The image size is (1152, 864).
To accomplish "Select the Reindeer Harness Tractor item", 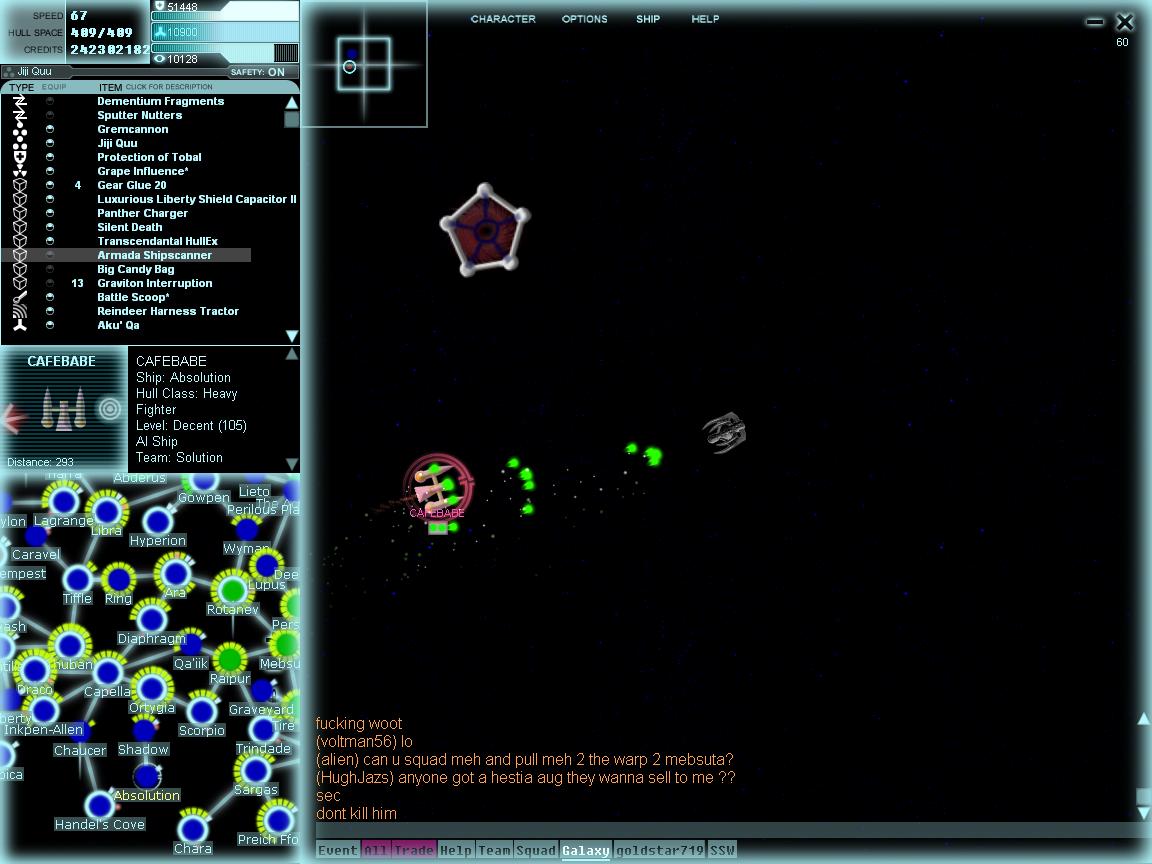I will pyautogui.click(x=167, y=311).
